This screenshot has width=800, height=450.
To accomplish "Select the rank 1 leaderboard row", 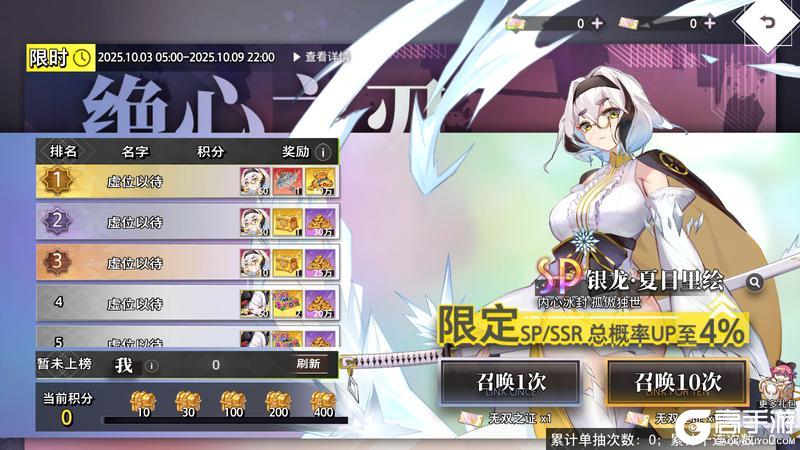I will pos(187,181).
